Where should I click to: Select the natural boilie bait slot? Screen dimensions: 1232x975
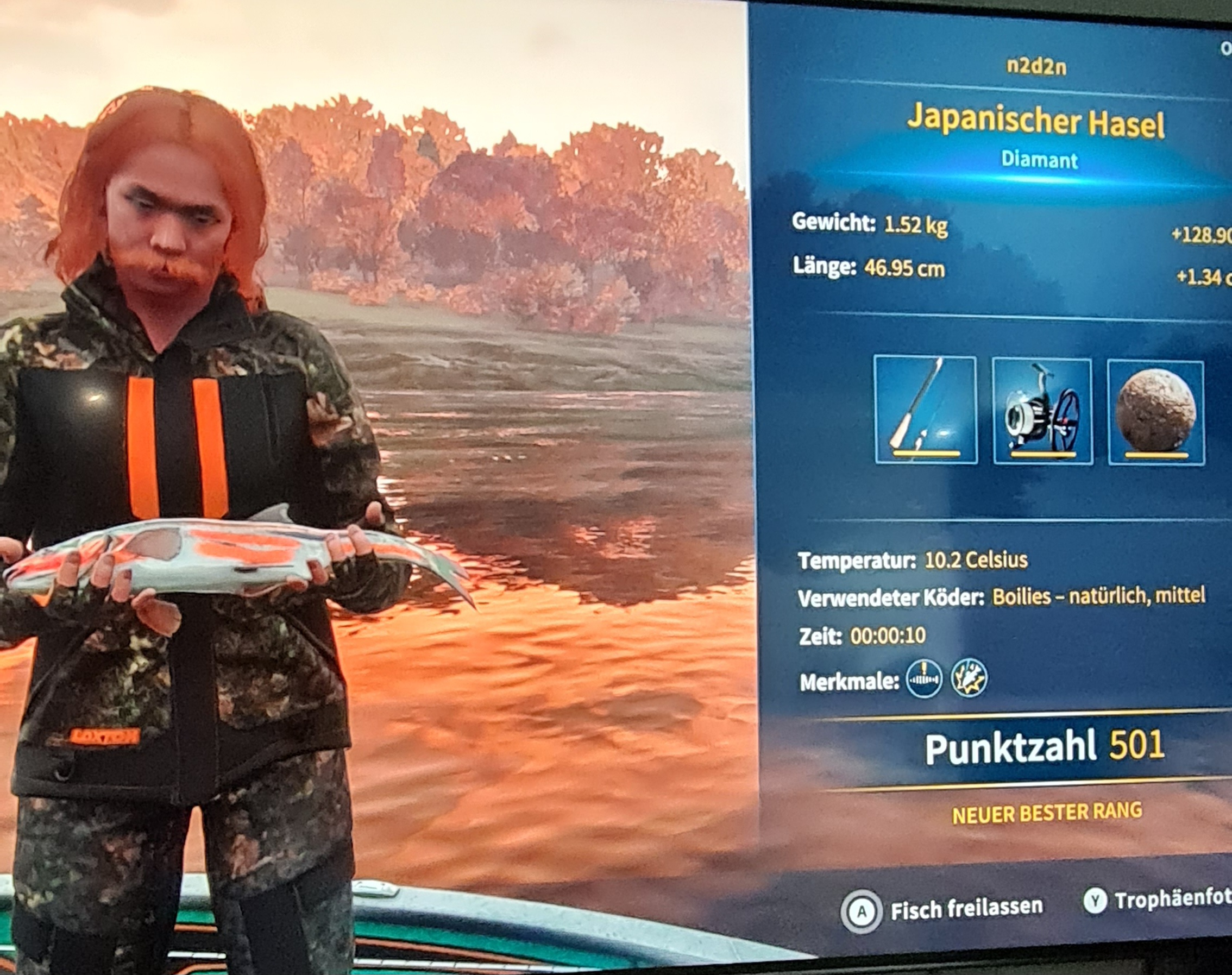(1156, 412)
